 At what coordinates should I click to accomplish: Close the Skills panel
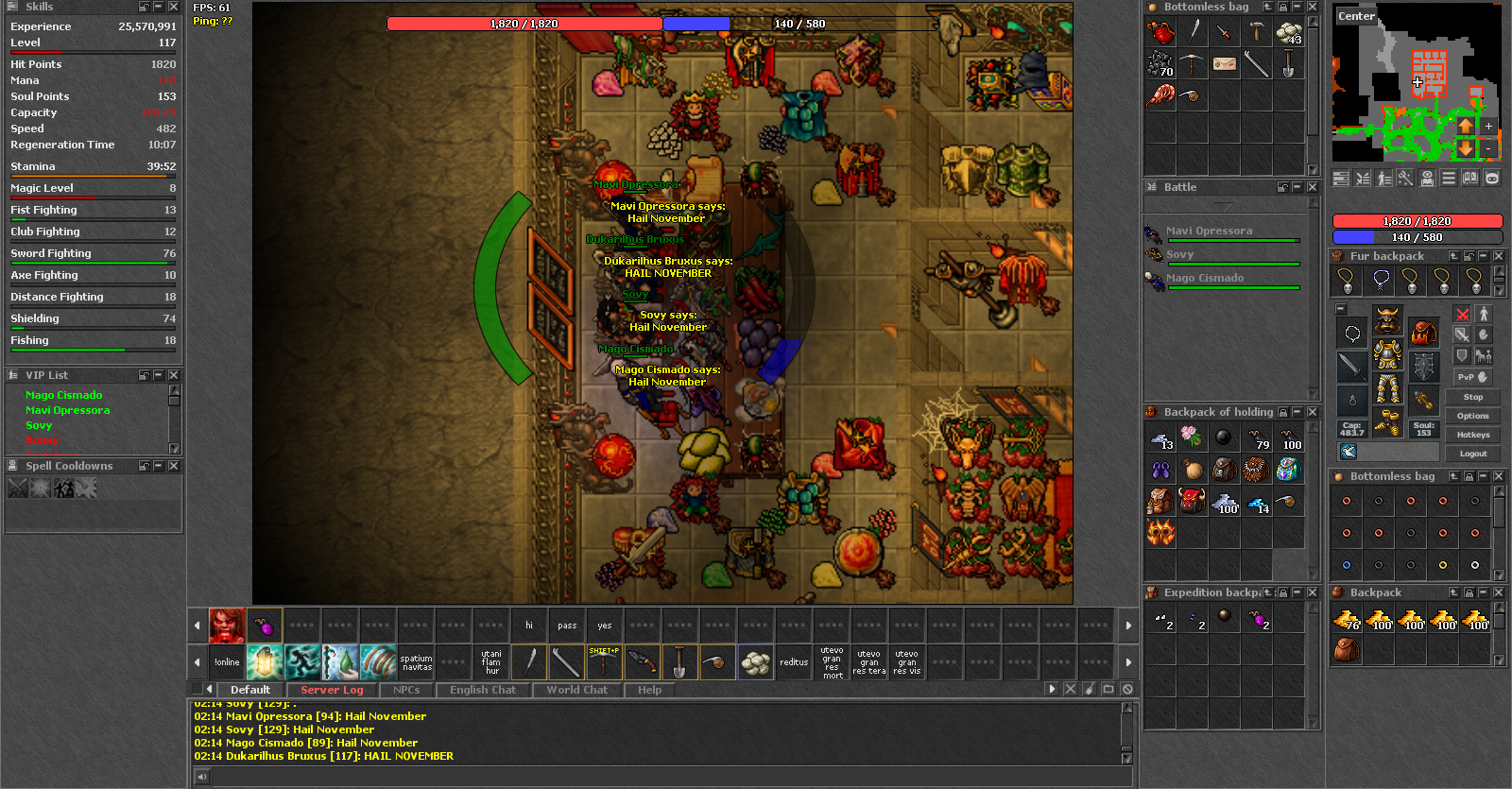click(x=174, y=7)
